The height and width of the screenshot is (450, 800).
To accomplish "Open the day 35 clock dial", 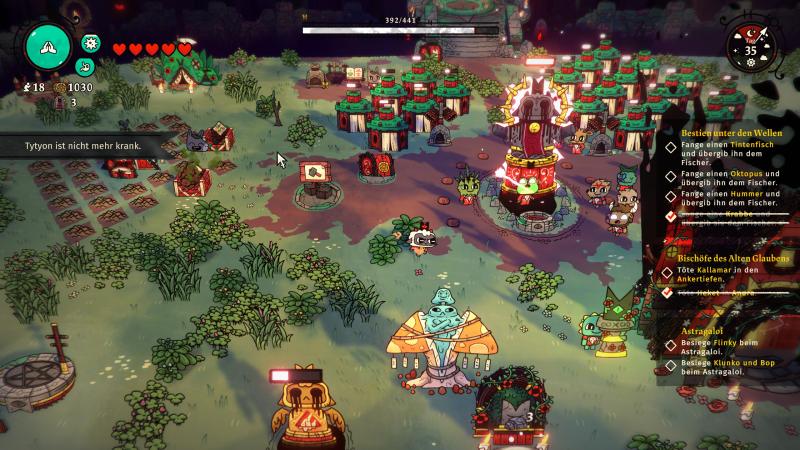I will tap(751, 46).
